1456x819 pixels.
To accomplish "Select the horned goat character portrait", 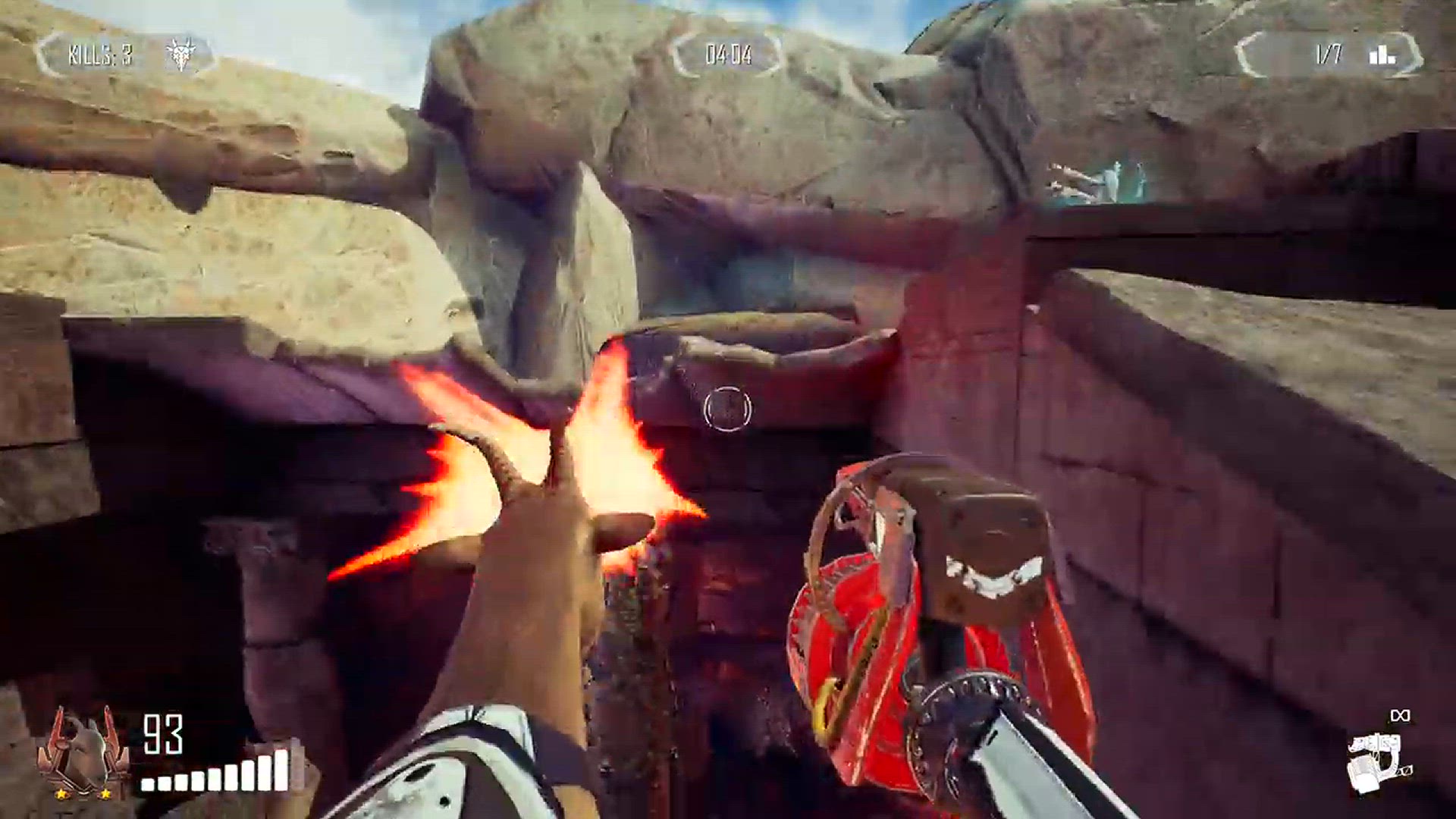I will pos(83,752).
